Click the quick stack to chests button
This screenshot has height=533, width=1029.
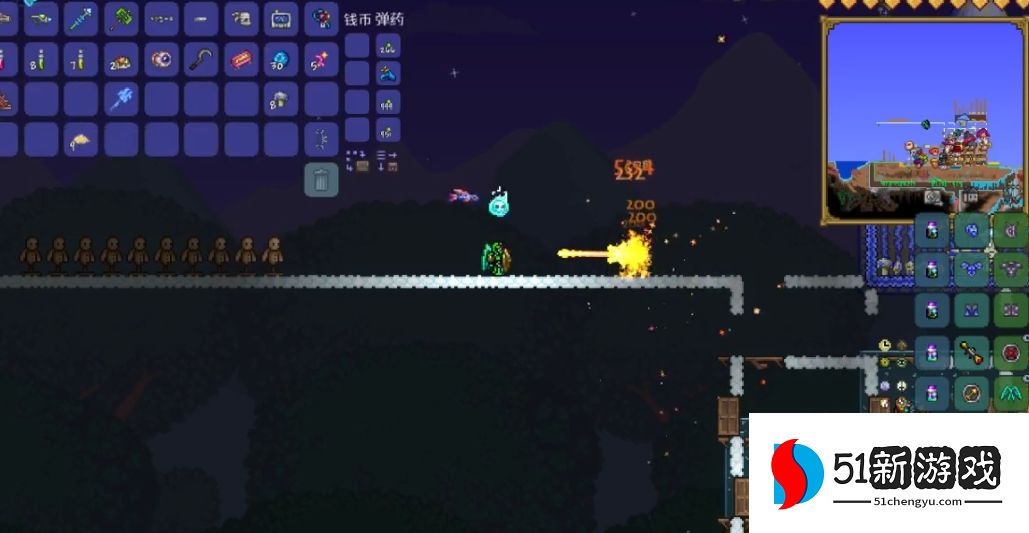(358, 160)
